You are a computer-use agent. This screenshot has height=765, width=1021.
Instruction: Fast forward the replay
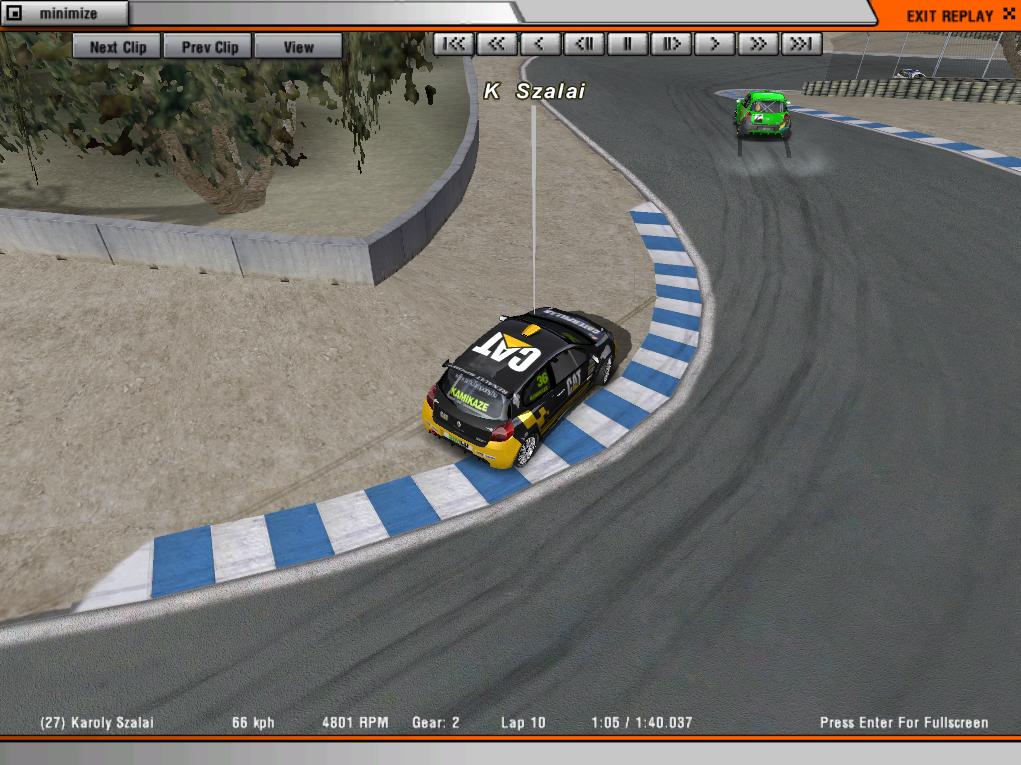[758, 44]
